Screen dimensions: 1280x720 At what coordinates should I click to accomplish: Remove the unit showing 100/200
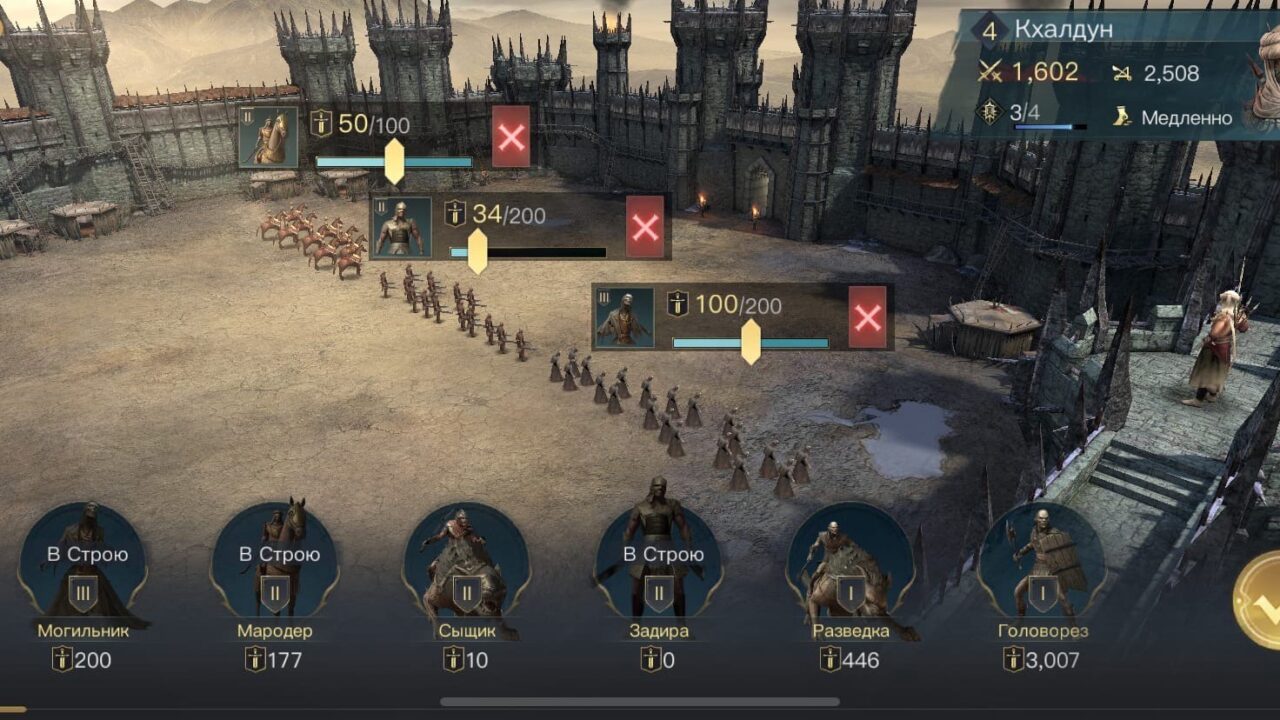click(x=868, y=317)
